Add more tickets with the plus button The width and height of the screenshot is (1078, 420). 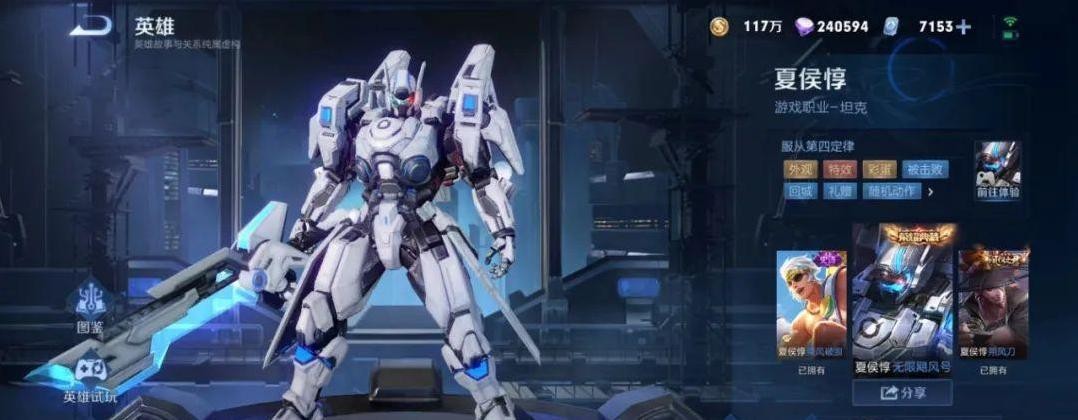963,27
